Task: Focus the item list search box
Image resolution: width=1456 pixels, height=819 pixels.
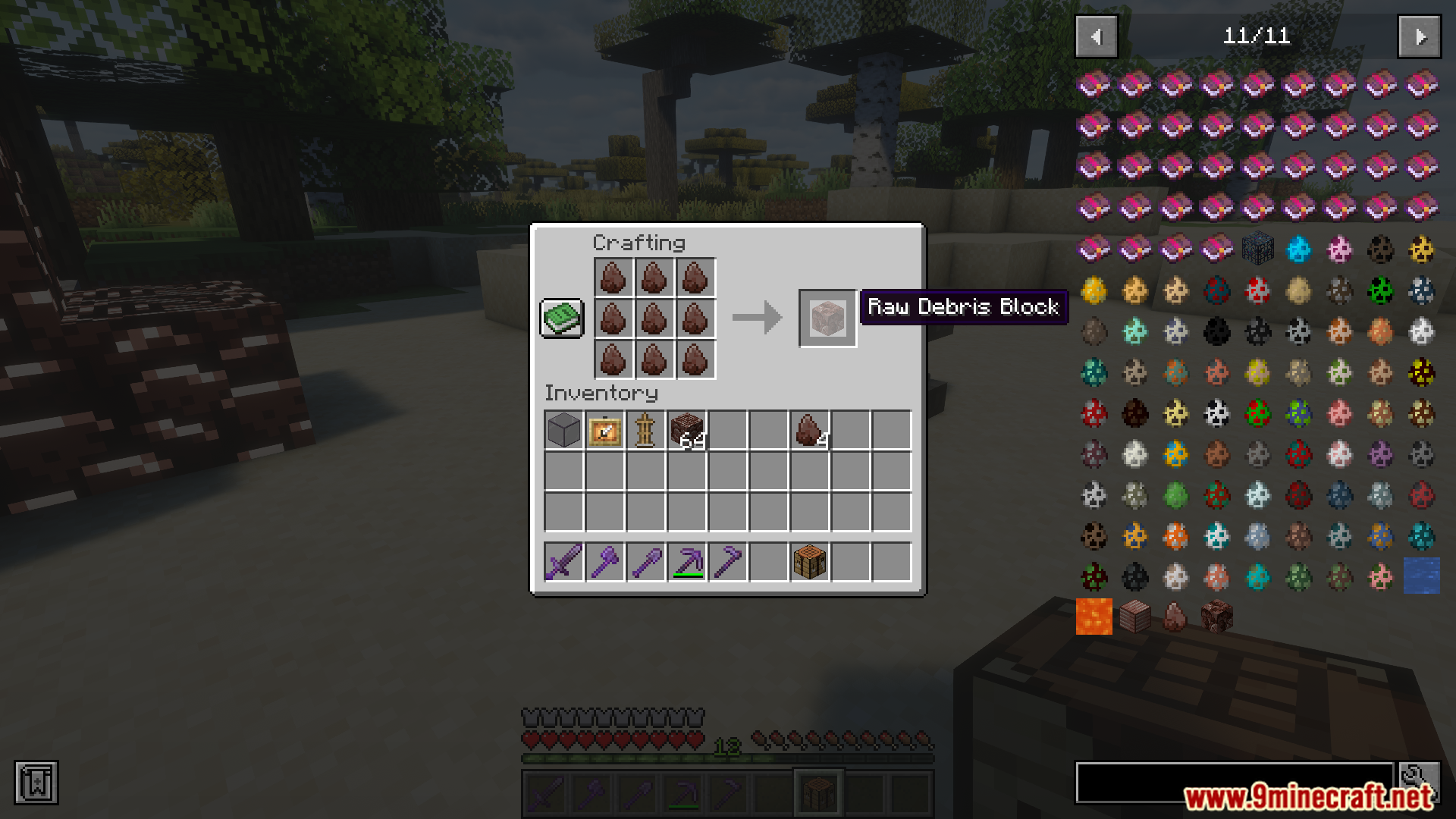Action: (x=1235, y=783)
